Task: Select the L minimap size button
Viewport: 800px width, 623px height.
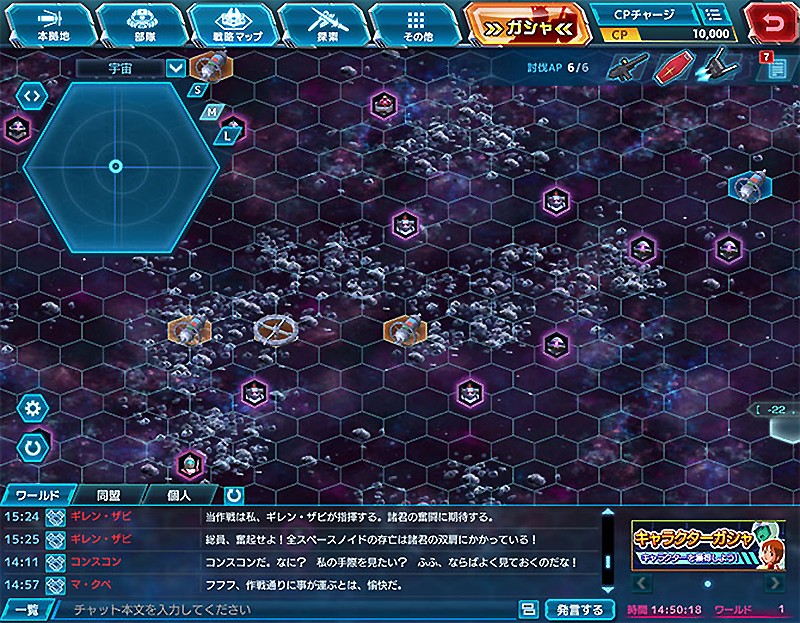Action: pyautogui.click(x=230, y=131)
